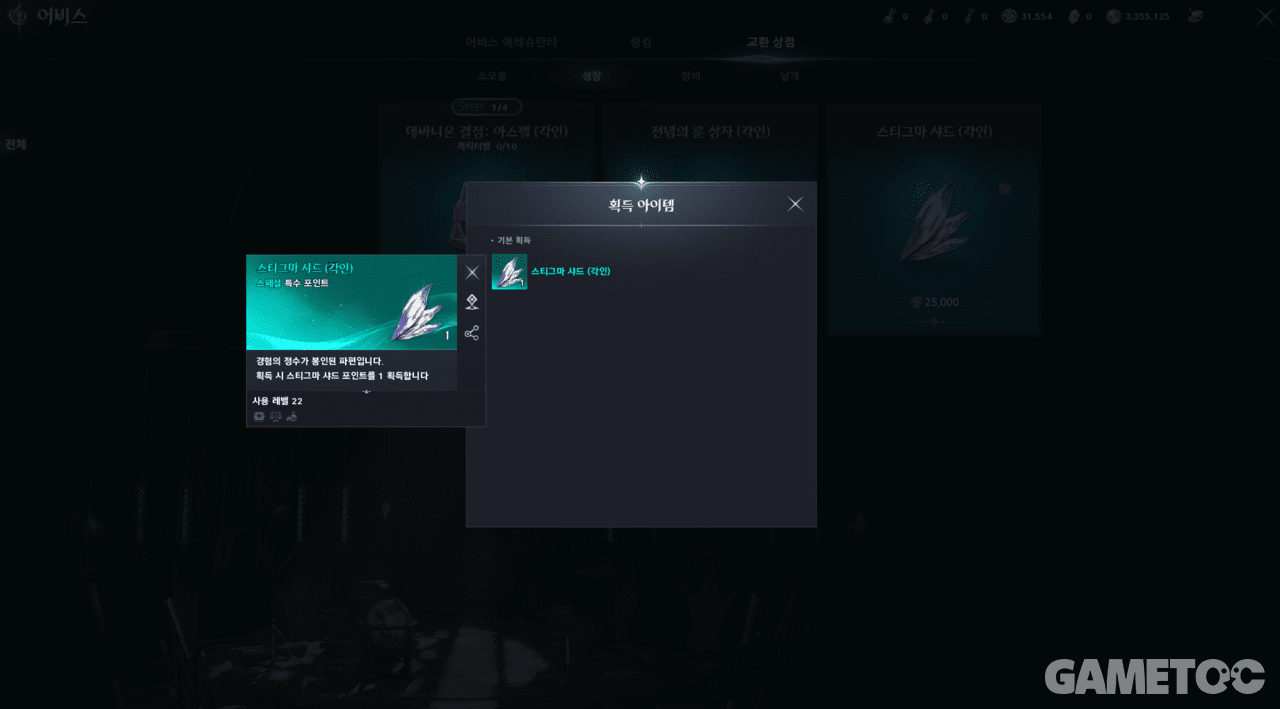Click the location pin icon on tooltip

(472, 302)
